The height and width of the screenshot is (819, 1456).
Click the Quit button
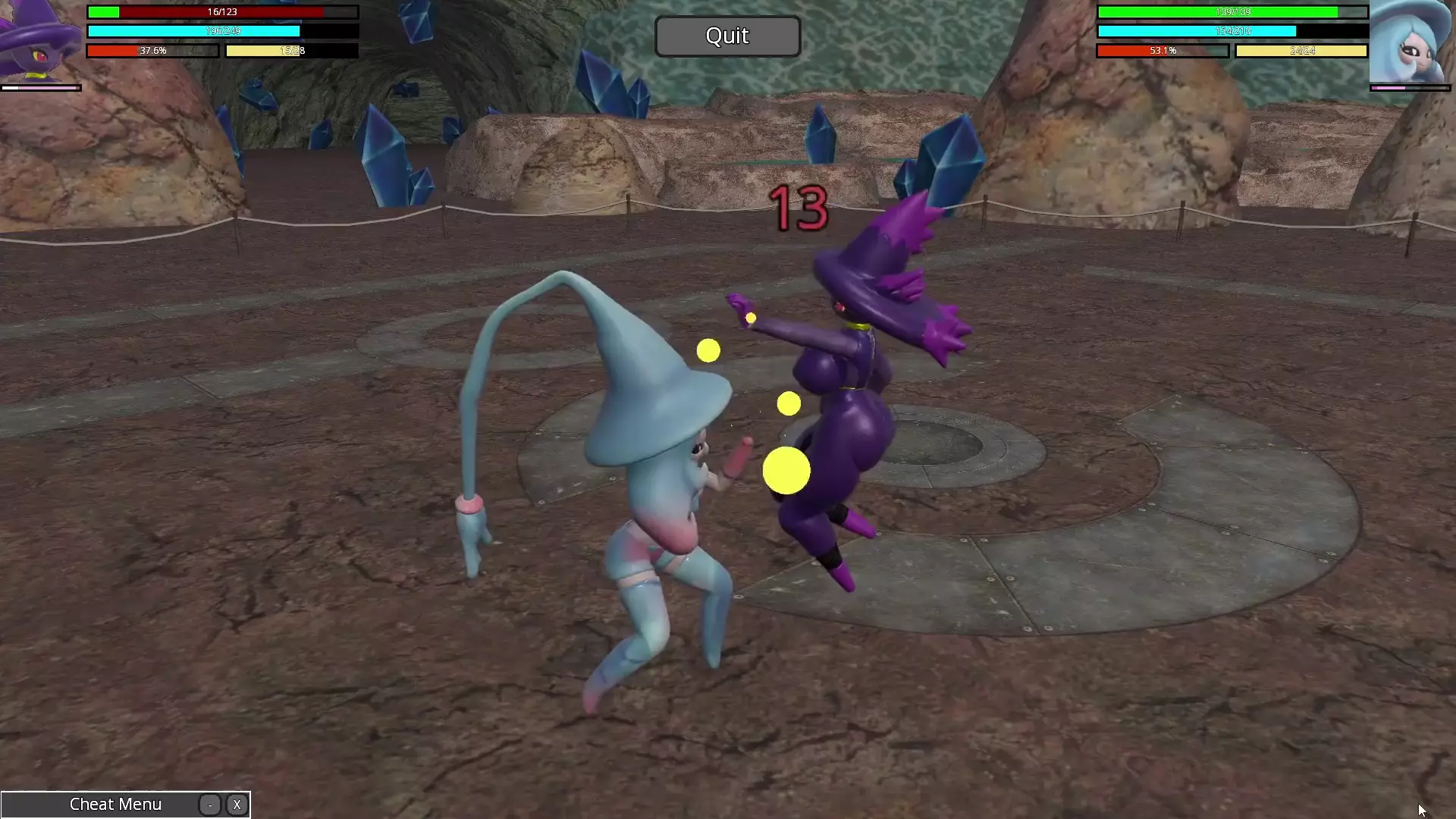click(727, 36)
